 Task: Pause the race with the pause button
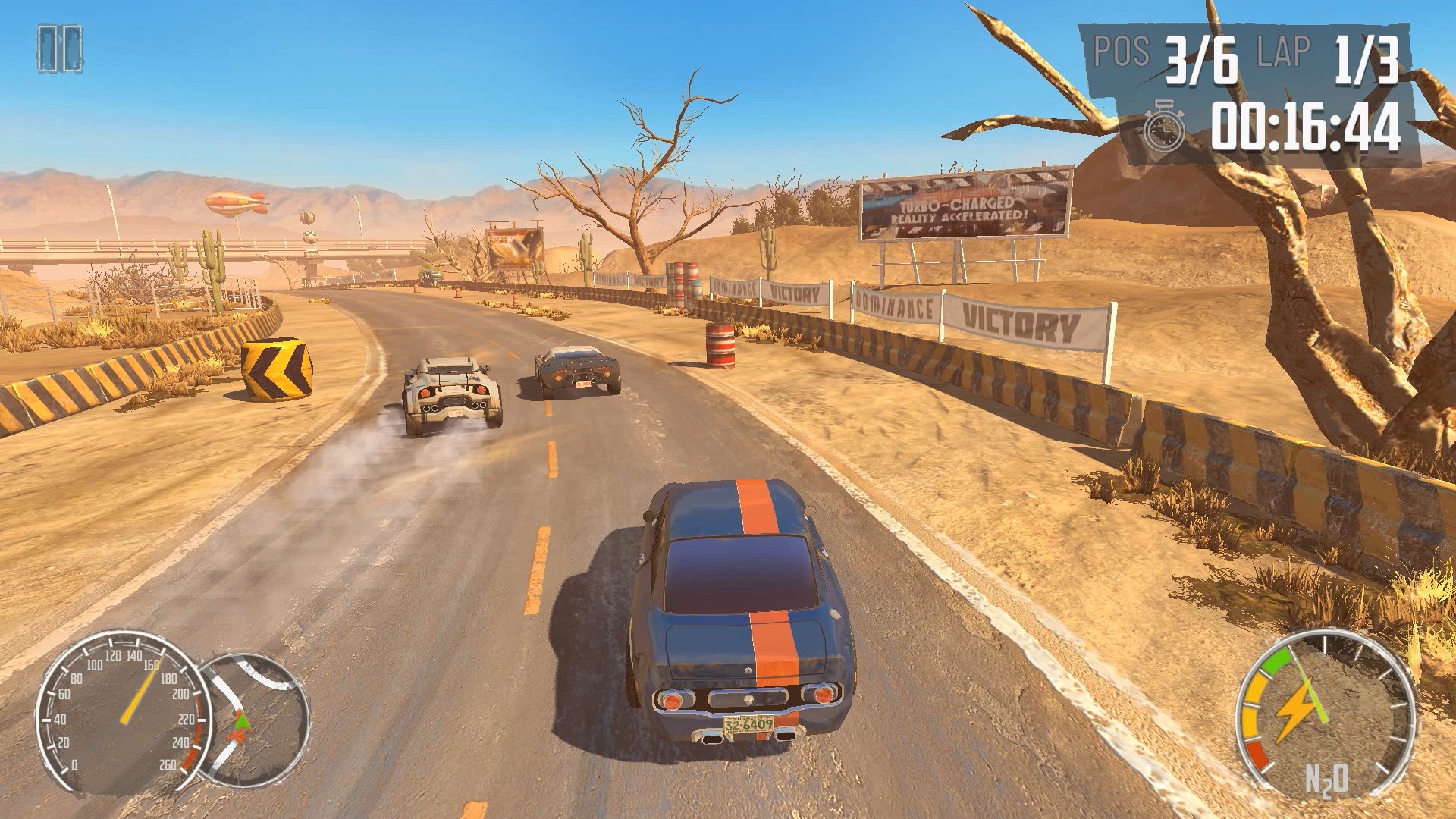click(60, 49)
